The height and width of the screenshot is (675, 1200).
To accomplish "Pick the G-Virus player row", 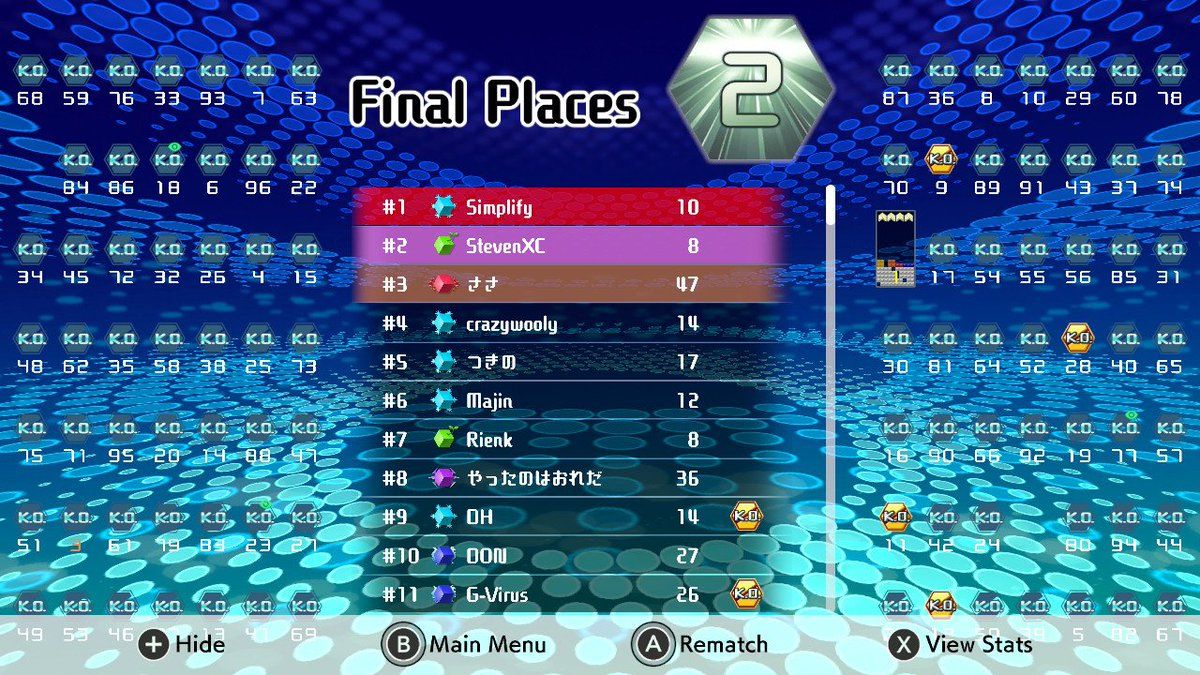I will coord(570,595).
